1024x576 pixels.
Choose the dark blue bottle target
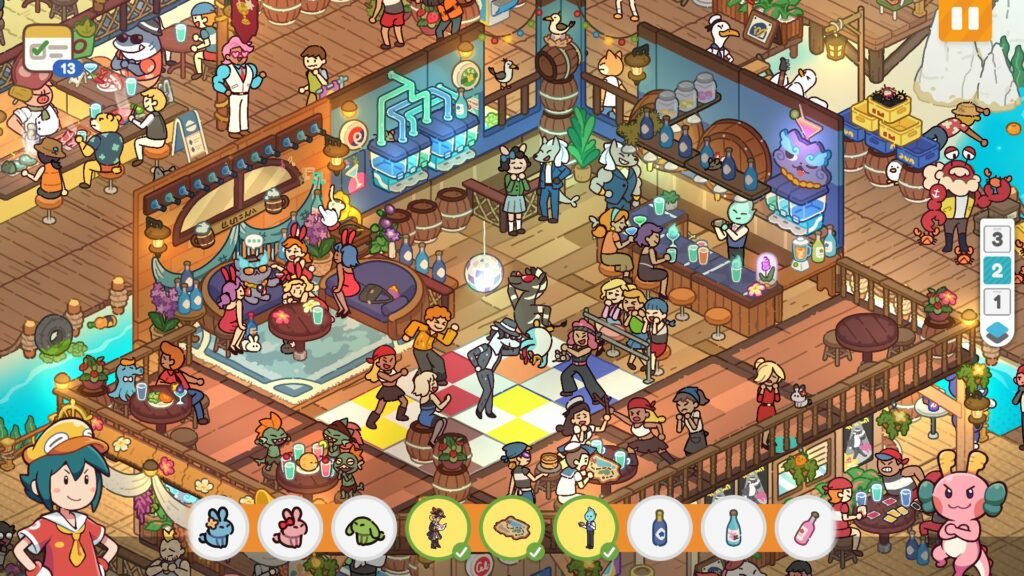tap(659, 528)
